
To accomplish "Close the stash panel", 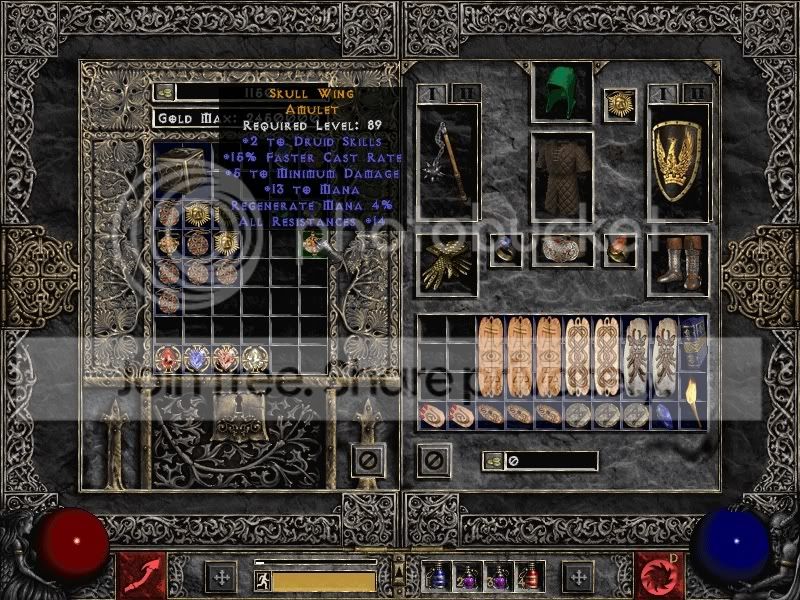I will [367, 461].
